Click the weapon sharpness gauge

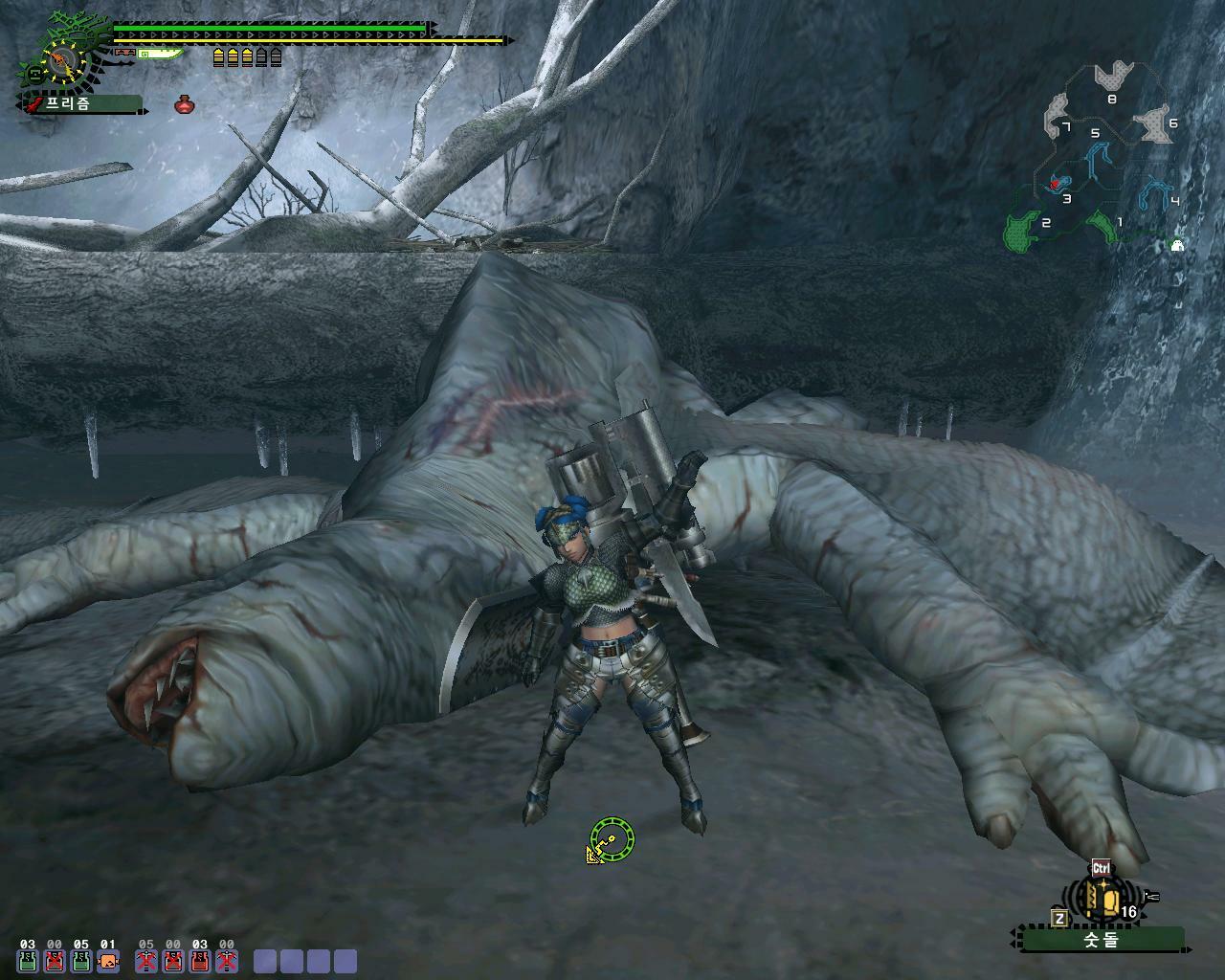coord(159,54)
